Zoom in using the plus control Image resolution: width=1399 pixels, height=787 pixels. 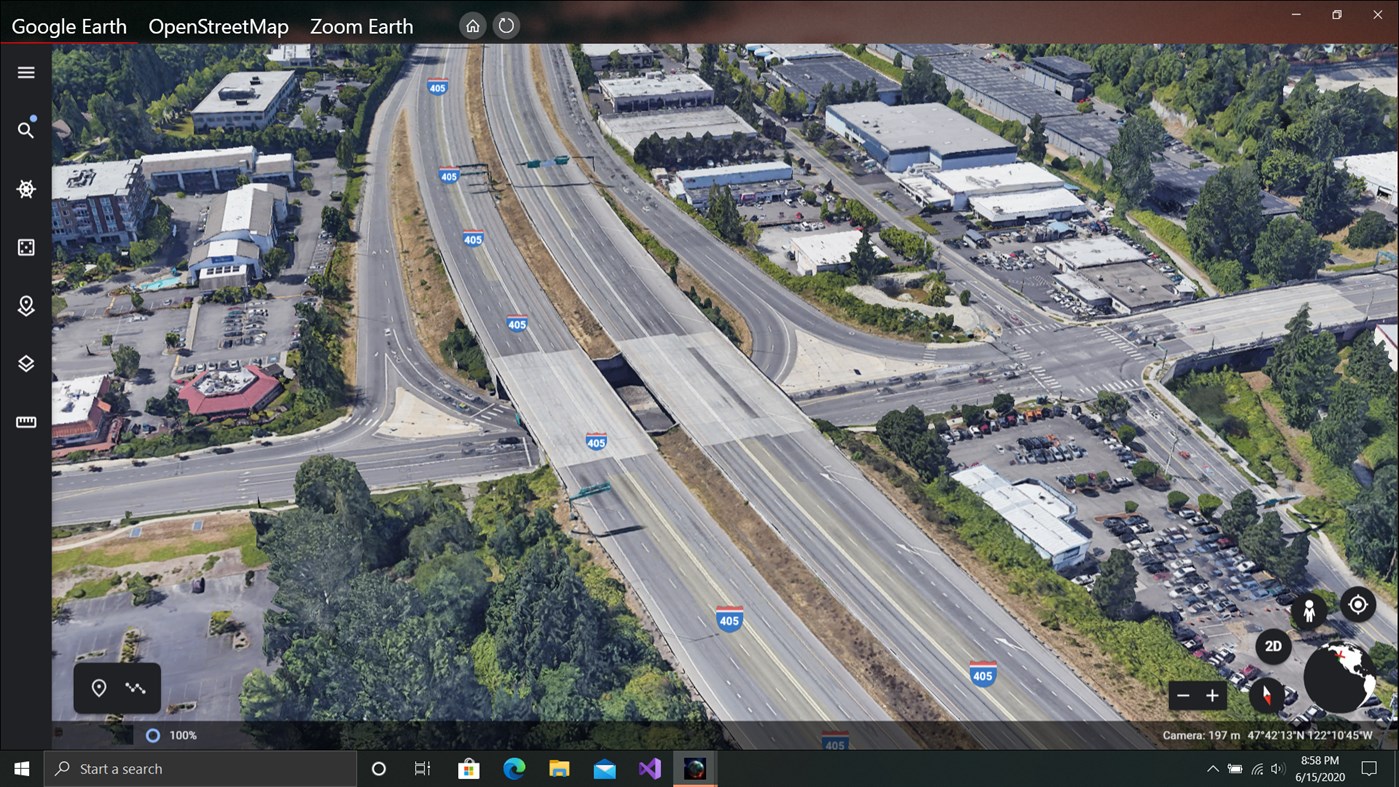pos(1212,695)
